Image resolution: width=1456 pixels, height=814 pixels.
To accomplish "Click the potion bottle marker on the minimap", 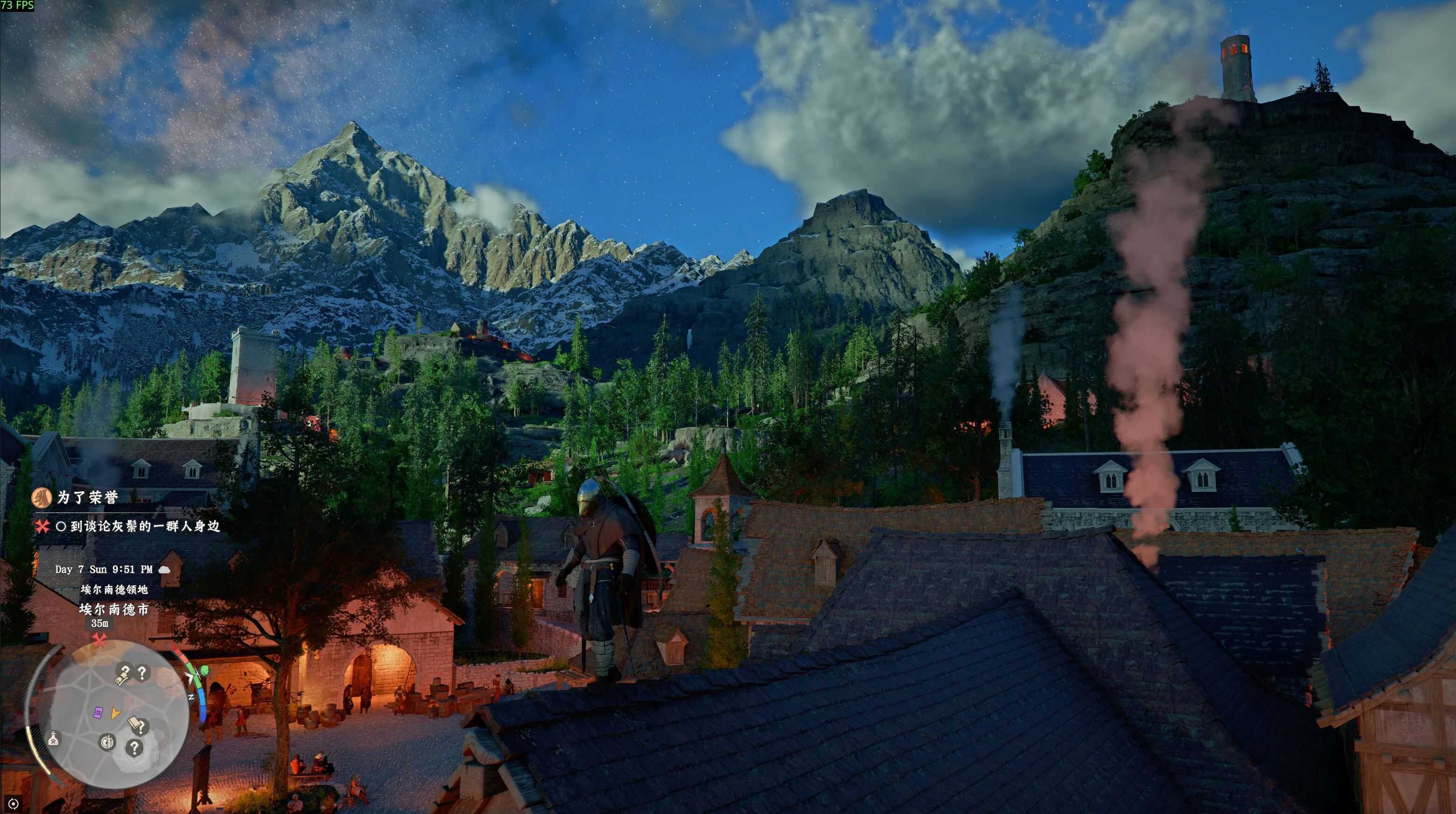I will click(54, 738).
